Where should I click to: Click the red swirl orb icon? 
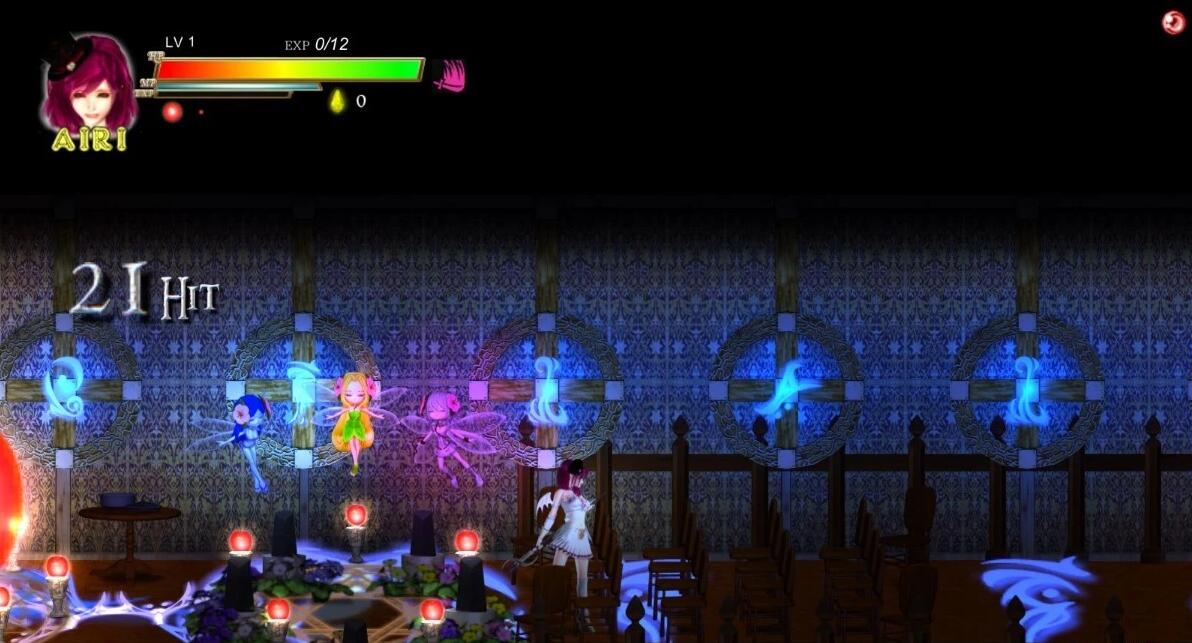pos(1173,23)
